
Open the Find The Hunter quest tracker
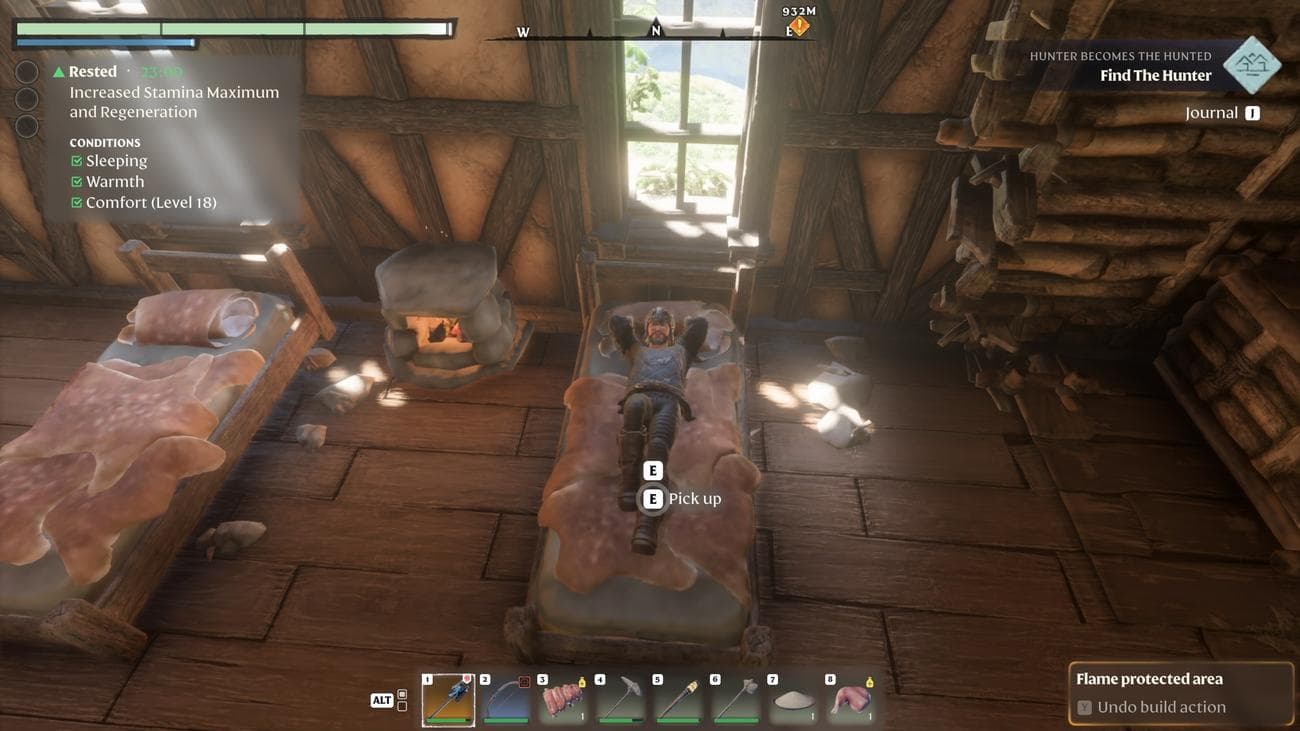1155,75
